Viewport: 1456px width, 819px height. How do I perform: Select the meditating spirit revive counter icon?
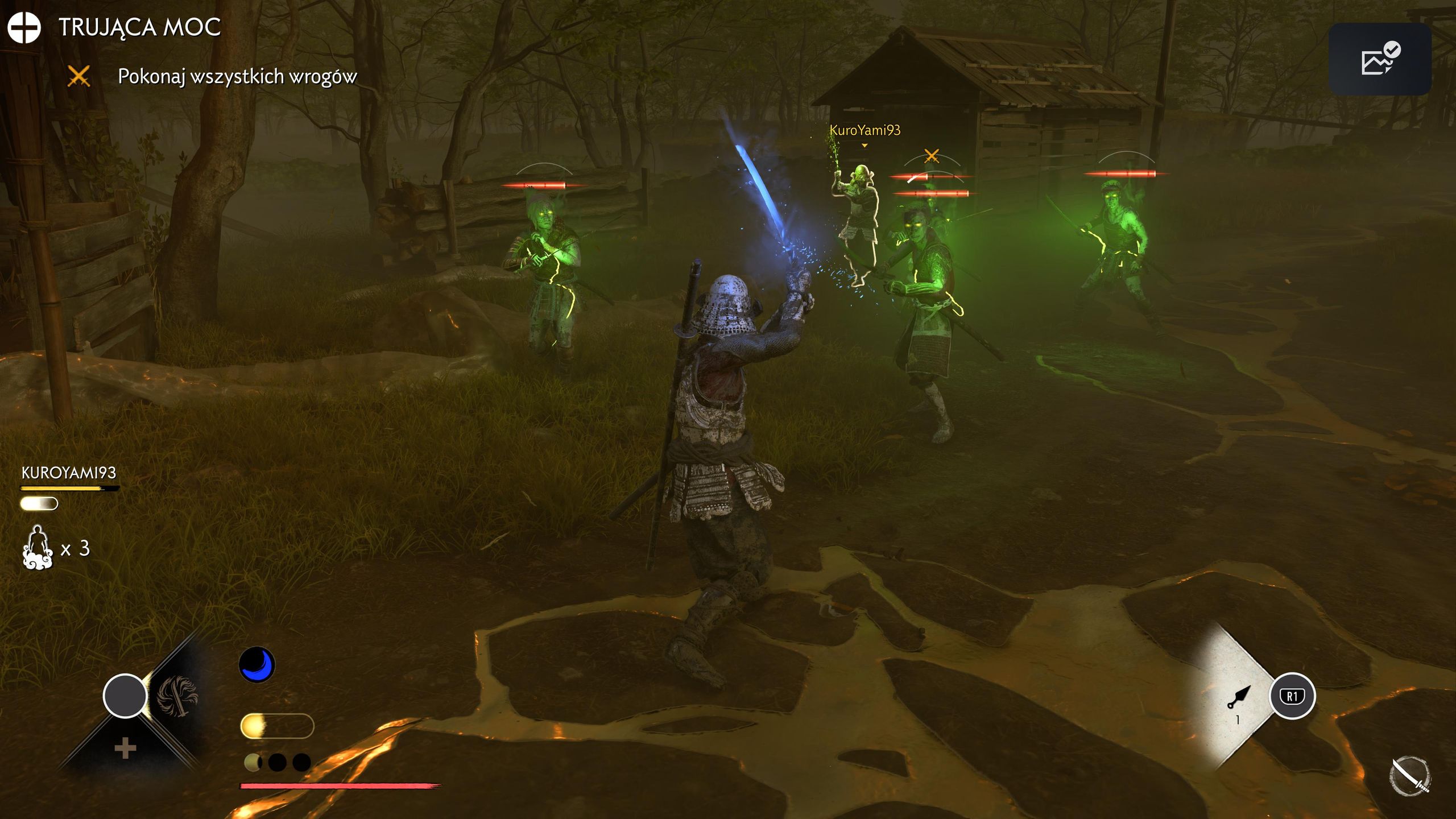pyautogui.click(x=38, y=547)
